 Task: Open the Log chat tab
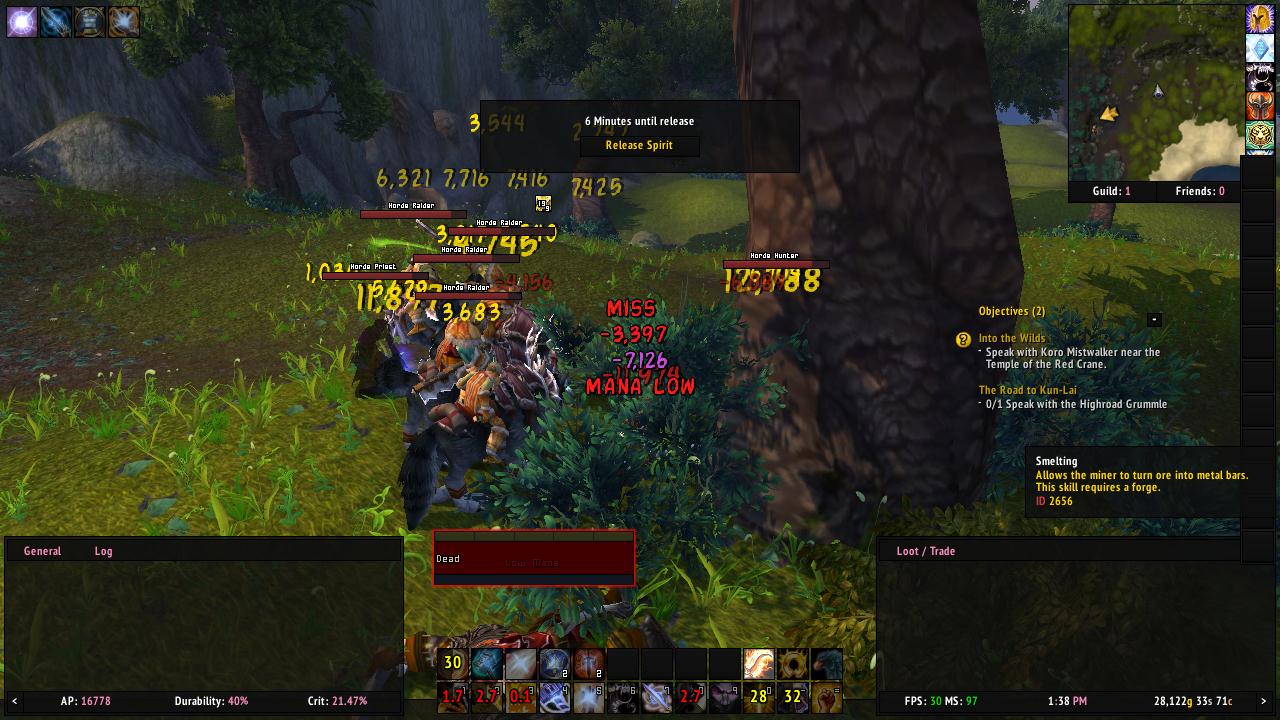pos(103,551)
